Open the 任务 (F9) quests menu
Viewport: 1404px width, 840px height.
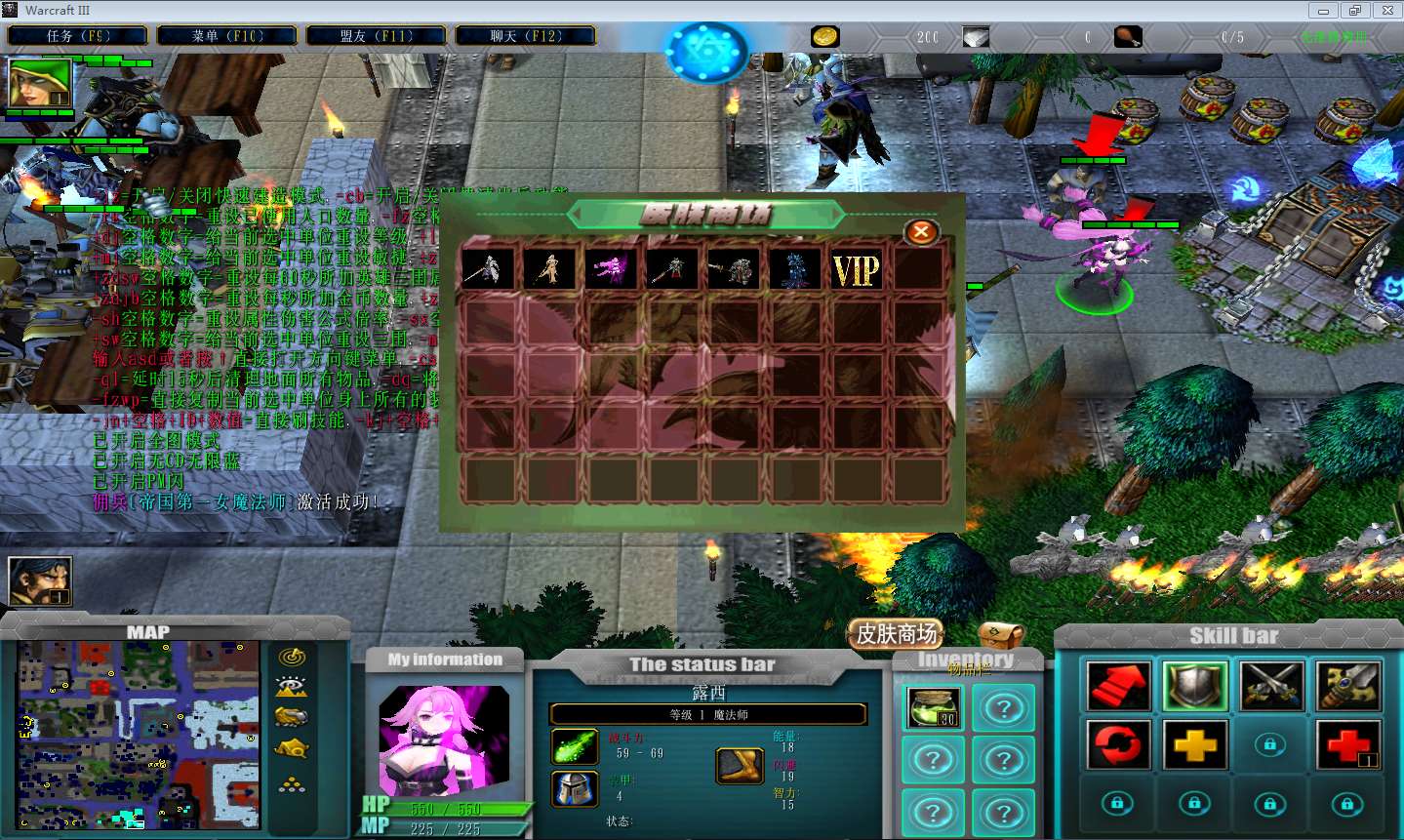[78, 36]
